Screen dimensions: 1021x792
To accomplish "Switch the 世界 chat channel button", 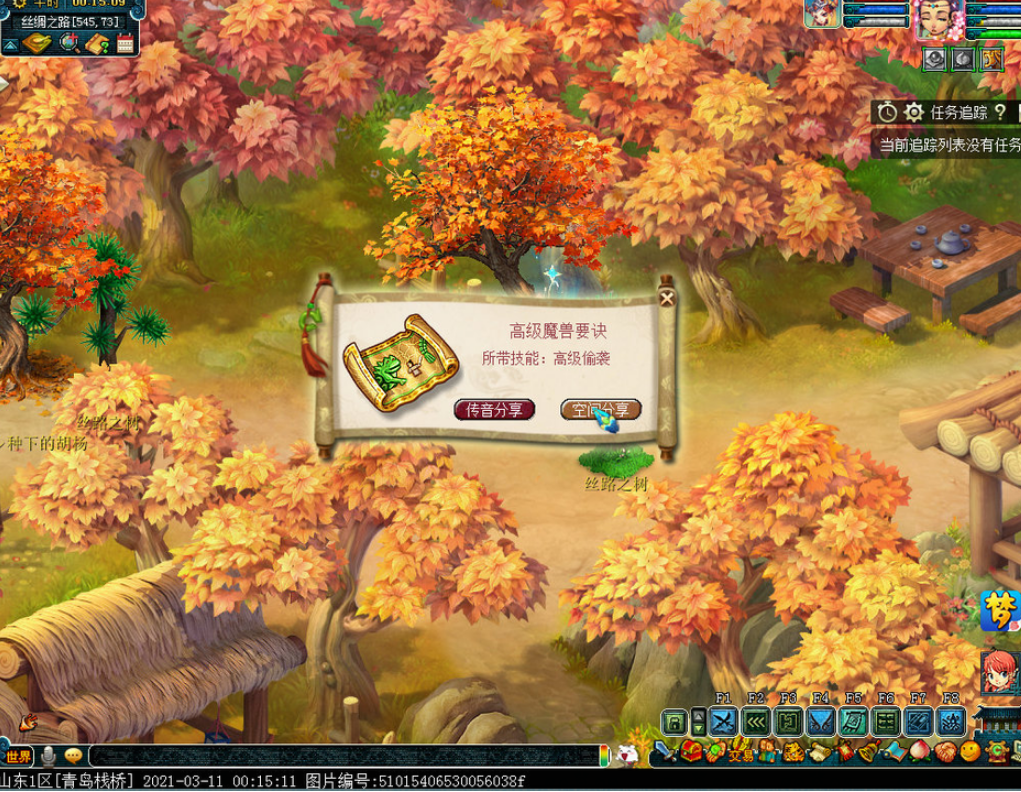I will click(x=18, y=755).
